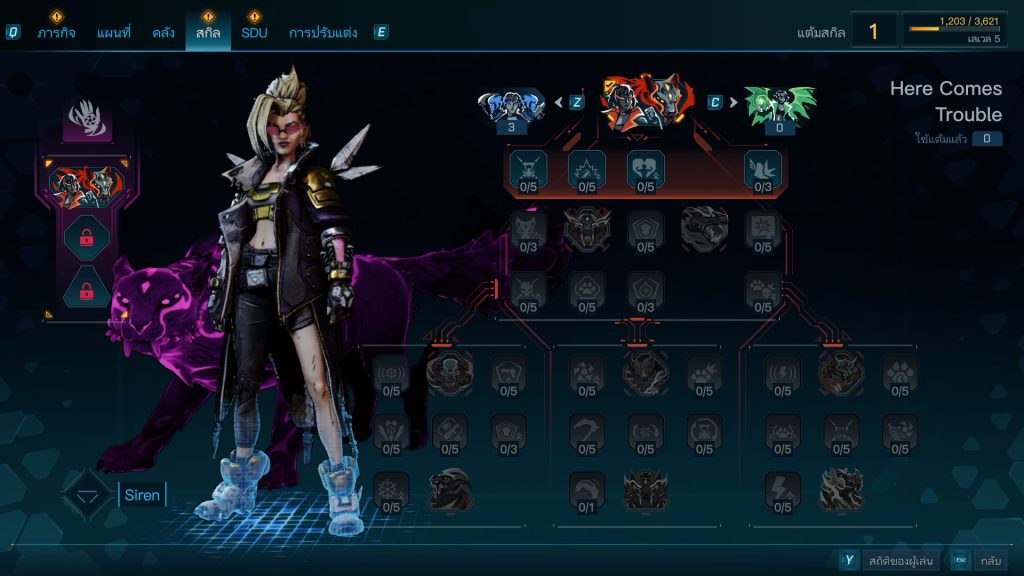
Task: Select the 0/3 winged skill node
Action: [x=763, y=170]
